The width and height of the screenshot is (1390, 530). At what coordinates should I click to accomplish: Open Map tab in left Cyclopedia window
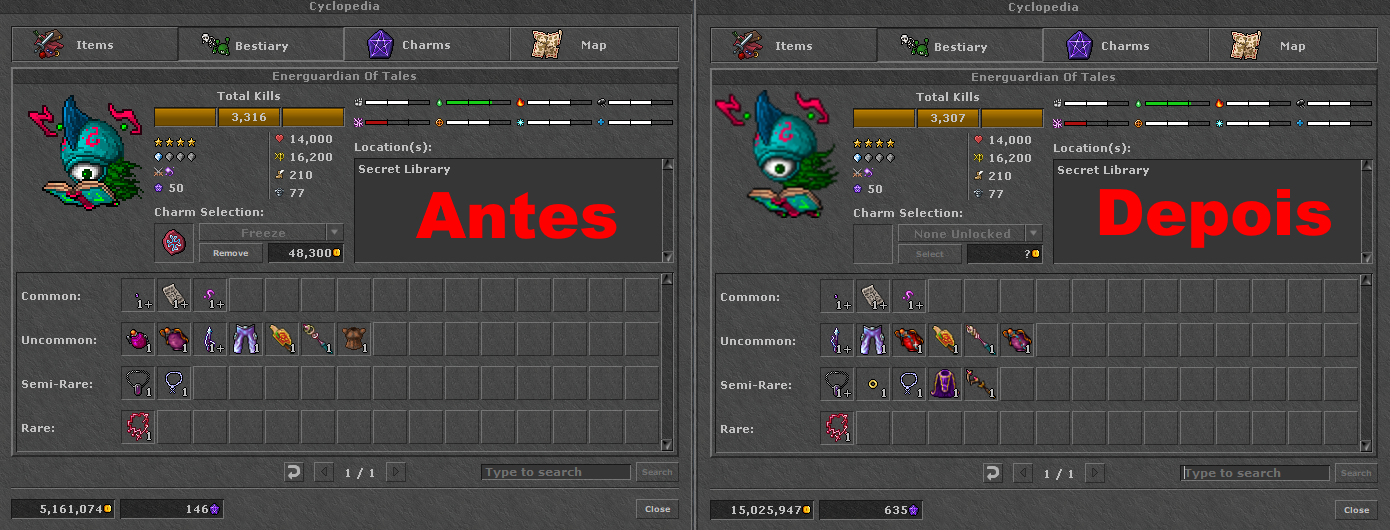click(x=593, y=45)
